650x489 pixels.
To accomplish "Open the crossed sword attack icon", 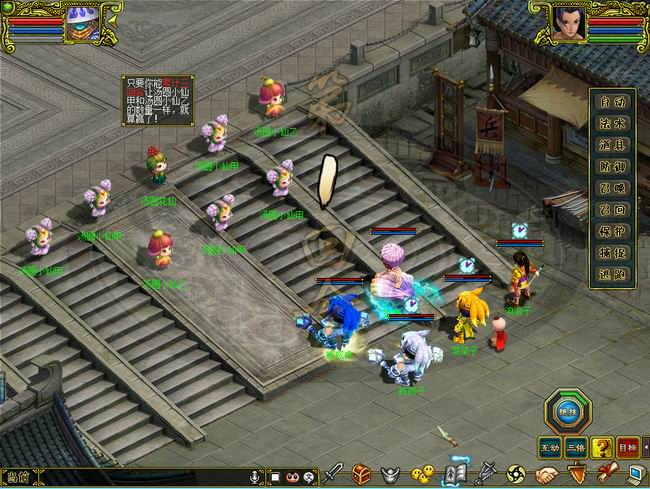I will [333, 473].
